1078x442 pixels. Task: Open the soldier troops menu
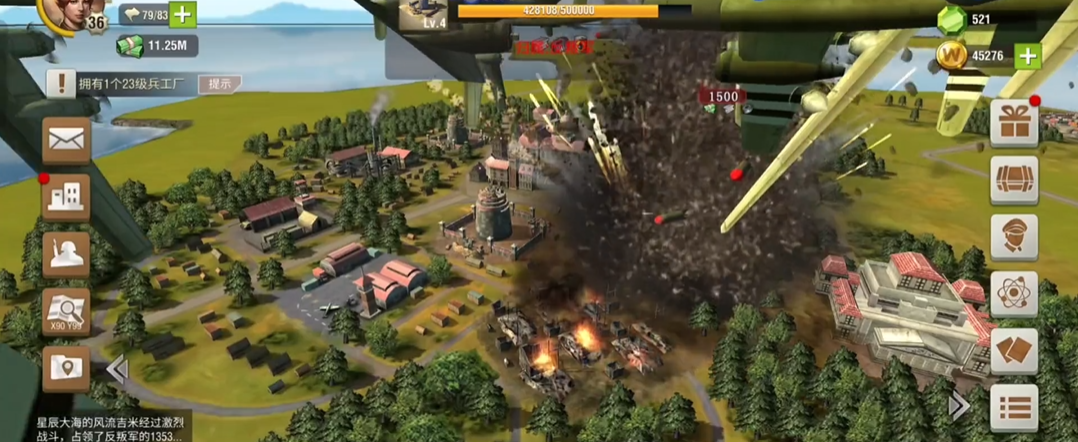point(67,254)
